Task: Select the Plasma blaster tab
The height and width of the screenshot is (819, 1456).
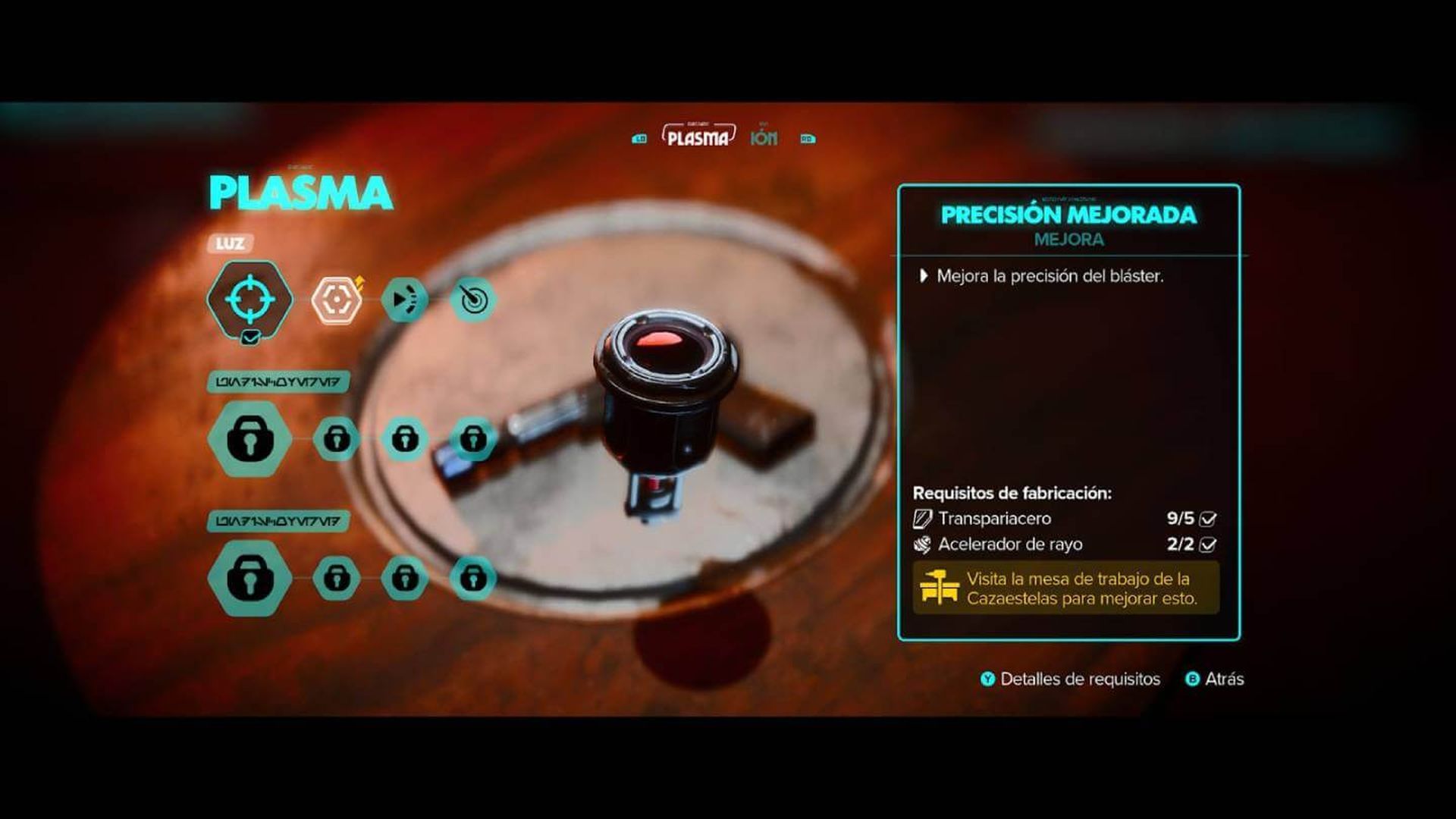Action: [x=698, y=137]
